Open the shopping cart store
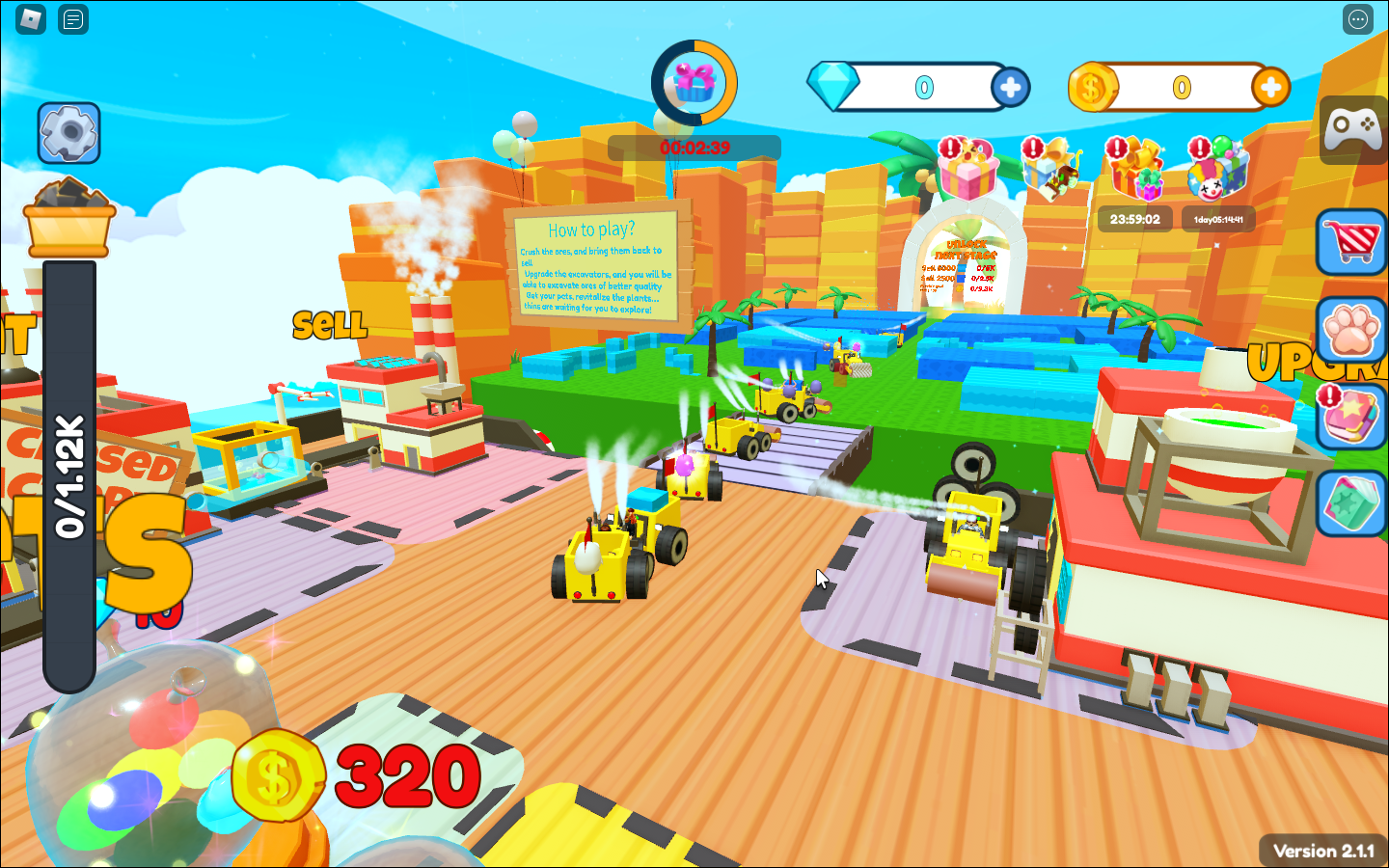 (x=1352, y=242)
